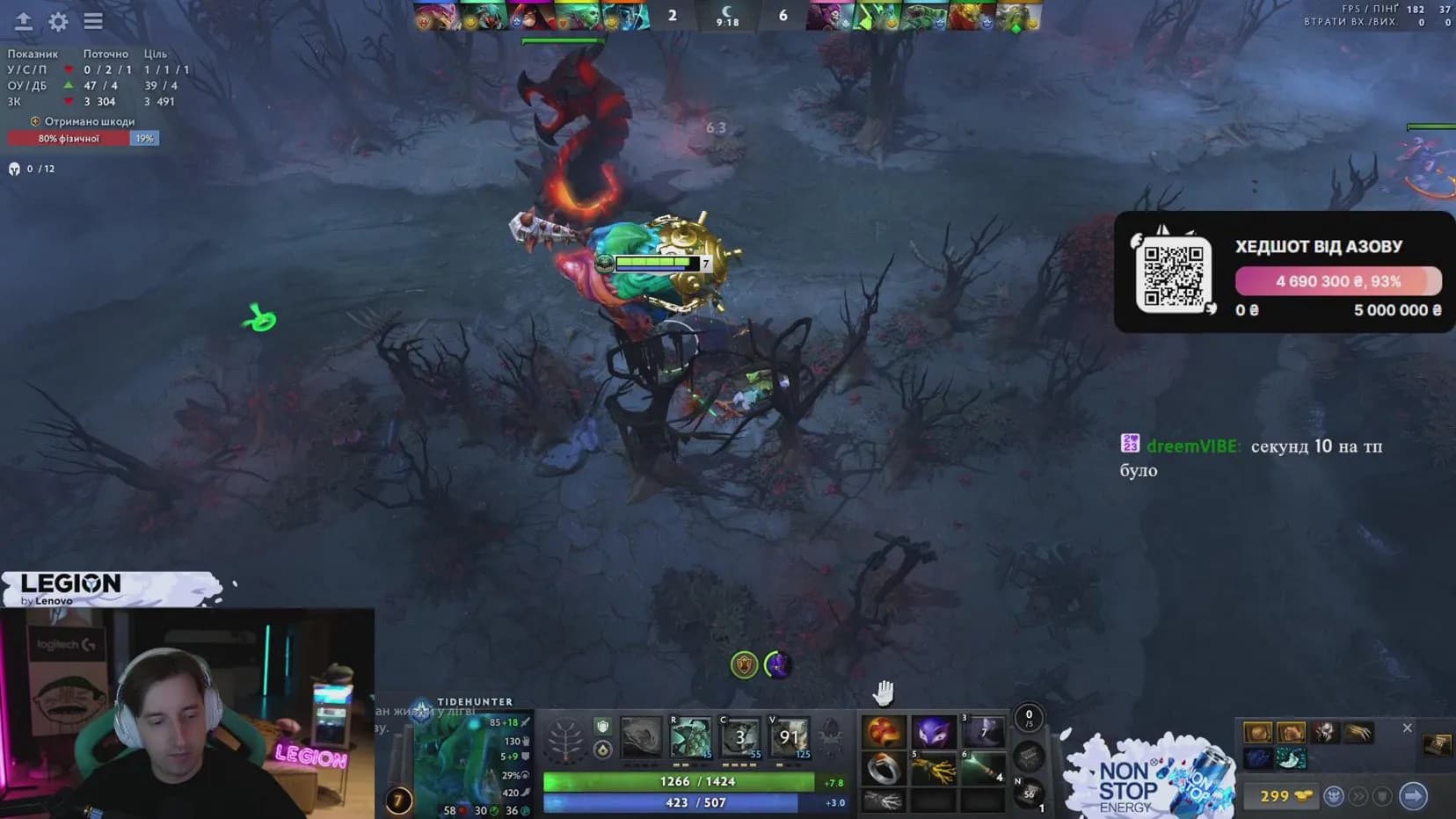Select the silver ring inventory item

[882, 770]
